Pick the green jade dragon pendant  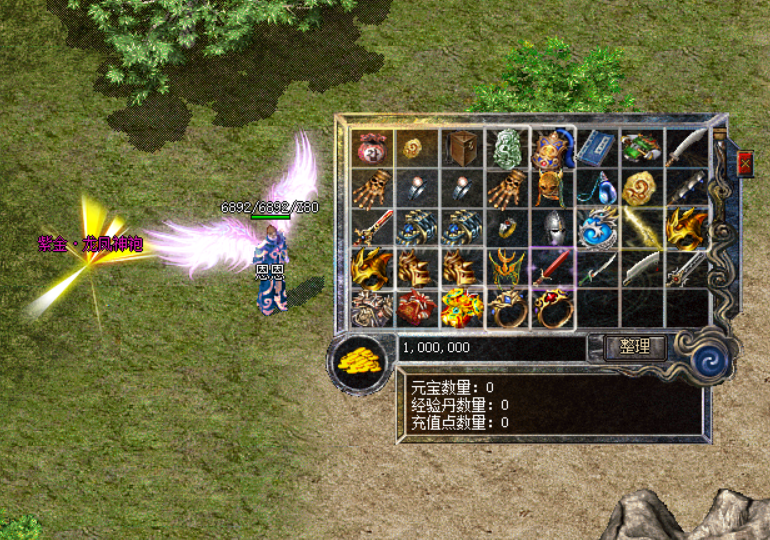pos(507,147)
